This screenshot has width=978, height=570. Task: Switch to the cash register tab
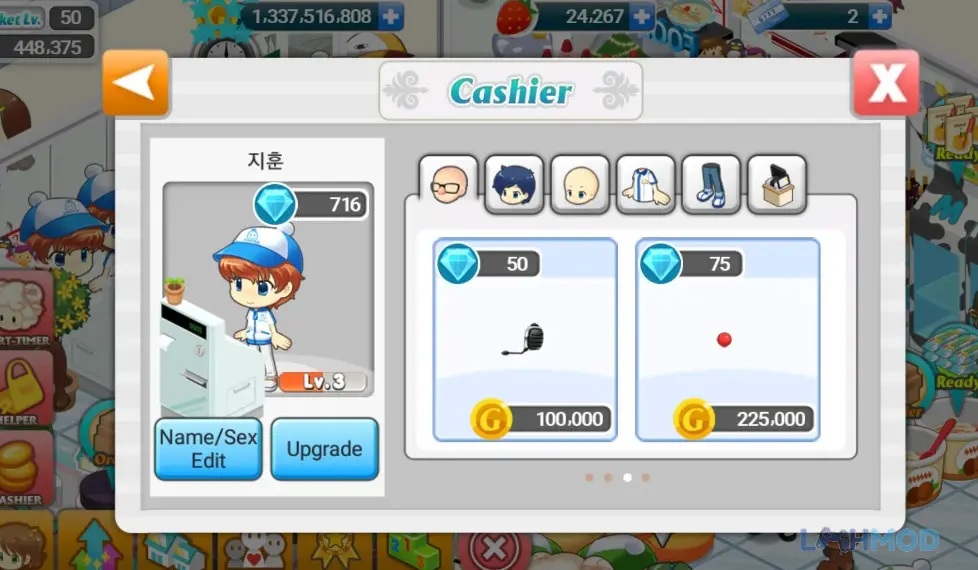[x=776, y=185]
